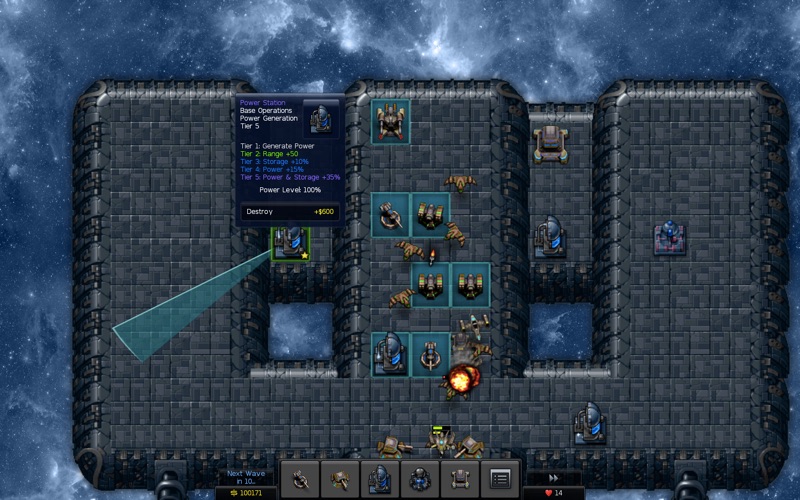Screen dimensions: 800x500
Task: Pick the Power Station build icon
Action: [380, 478]
